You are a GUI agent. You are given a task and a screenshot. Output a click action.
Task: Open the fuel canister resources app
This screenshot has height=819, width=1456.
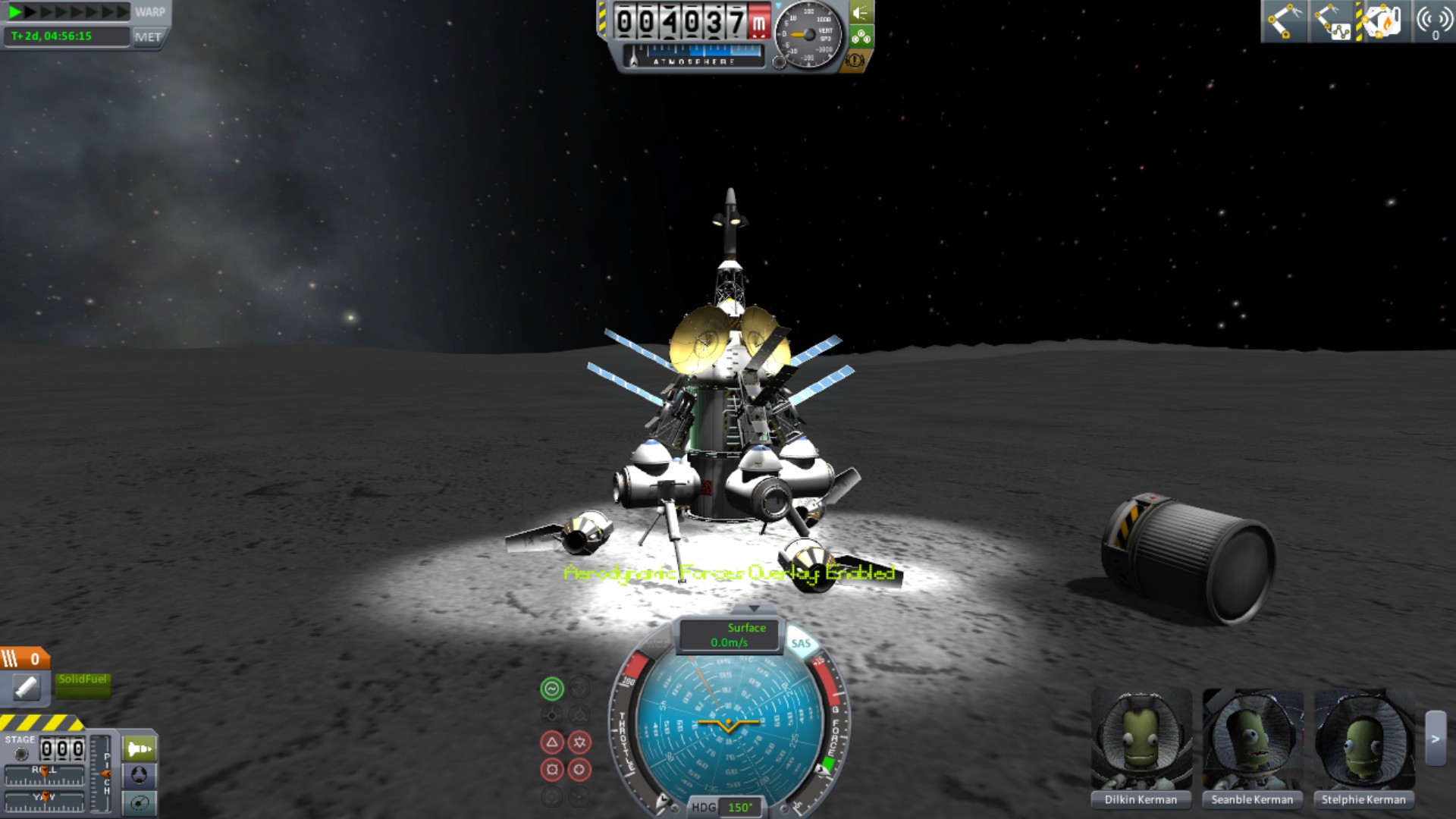(x=1382, y=20)
